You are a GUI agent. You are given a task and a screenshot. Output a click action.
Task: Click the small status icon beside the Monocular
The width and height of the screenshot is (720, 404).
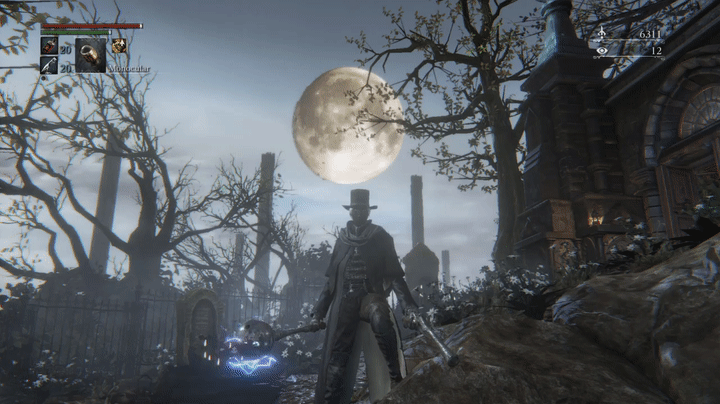pos(119,45)
